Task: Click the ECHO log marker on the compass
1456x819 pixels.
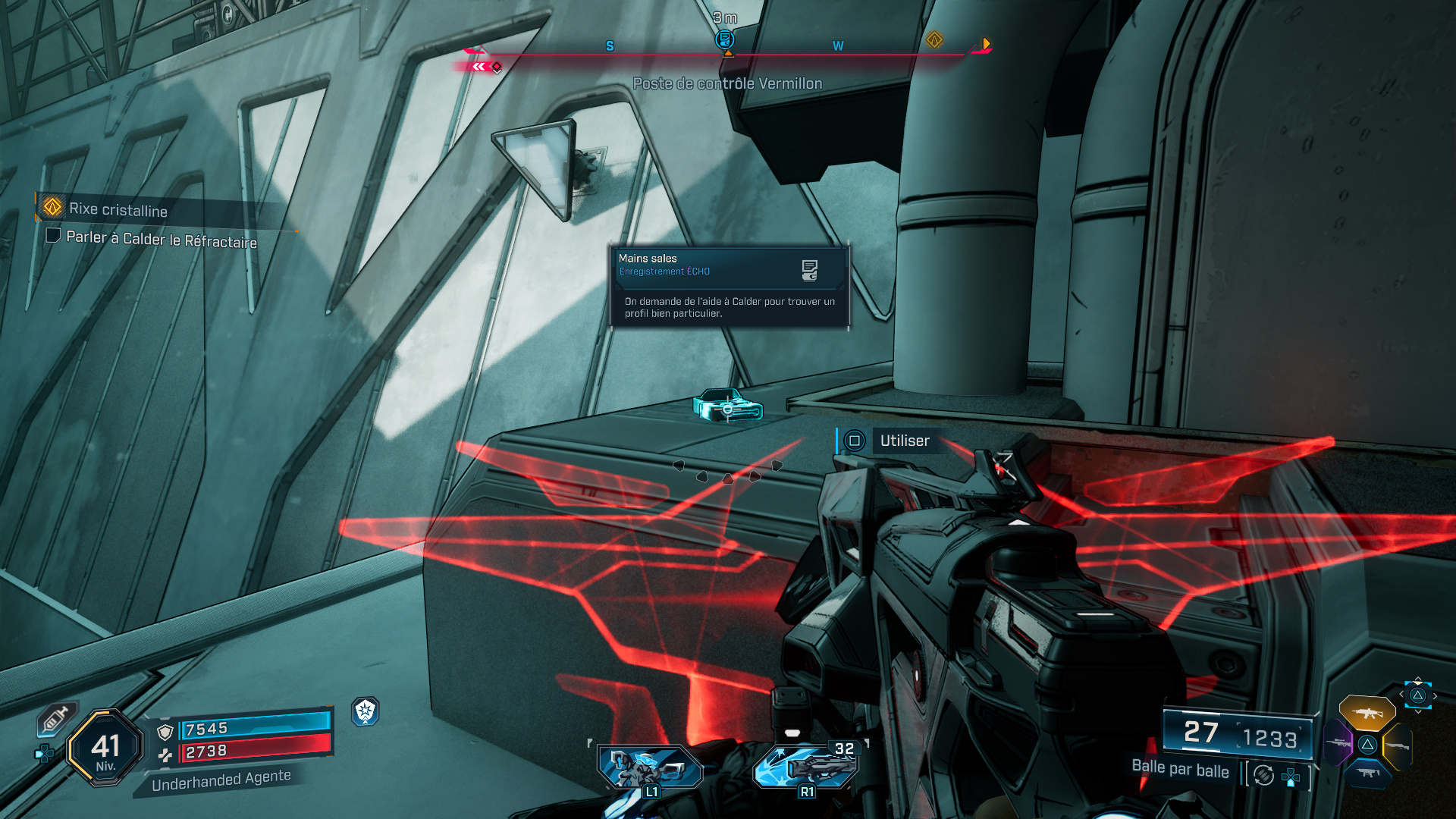Action: (725, 39)
